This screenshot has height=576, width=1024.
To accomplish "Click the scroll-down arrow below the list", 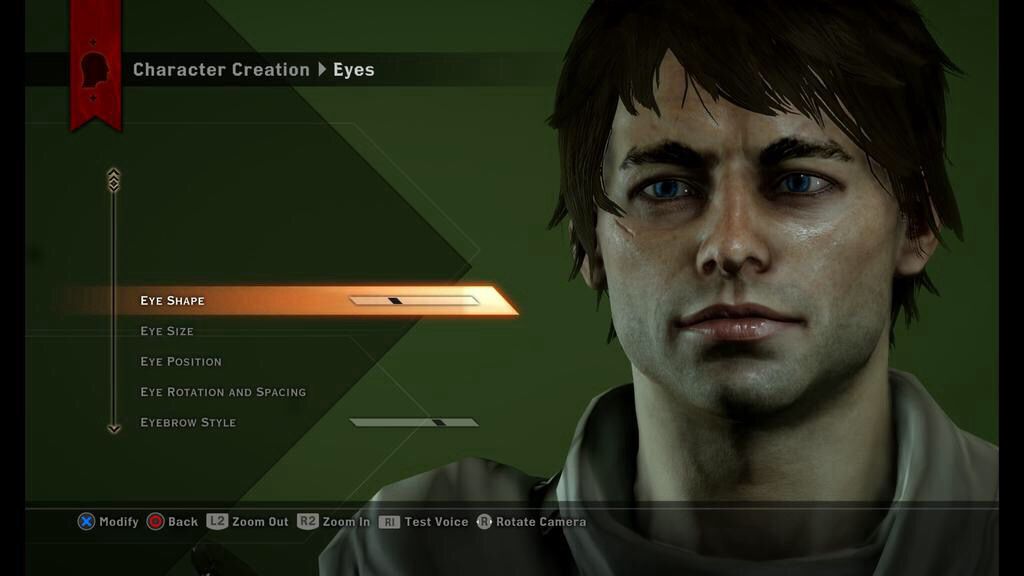I will (x=113, y=428).
